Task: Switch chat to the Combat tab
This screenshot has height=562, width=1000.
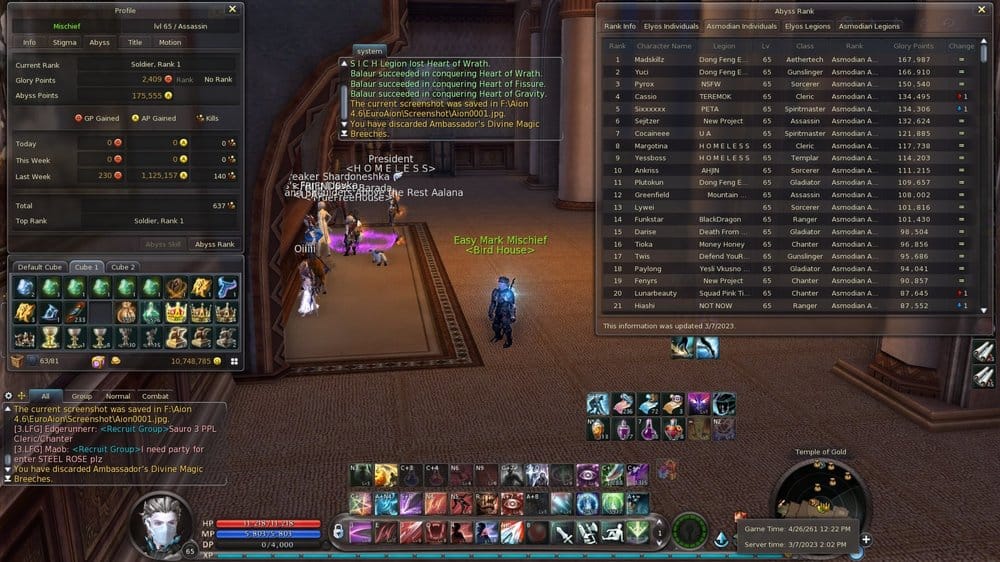Action: pos(155,396)
